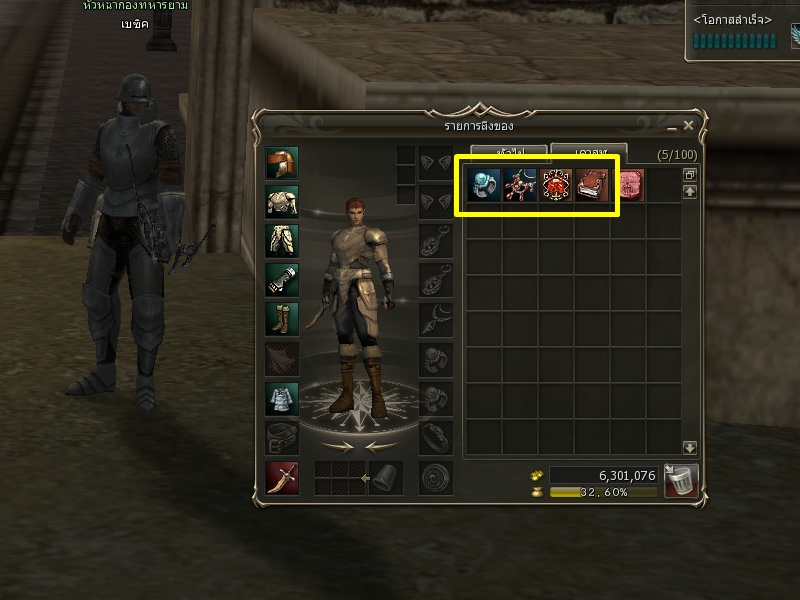Screen dimensions: 800x600
Task: Open the trash can to discard items
Action: pyautogui.click(x=681, y=480)
